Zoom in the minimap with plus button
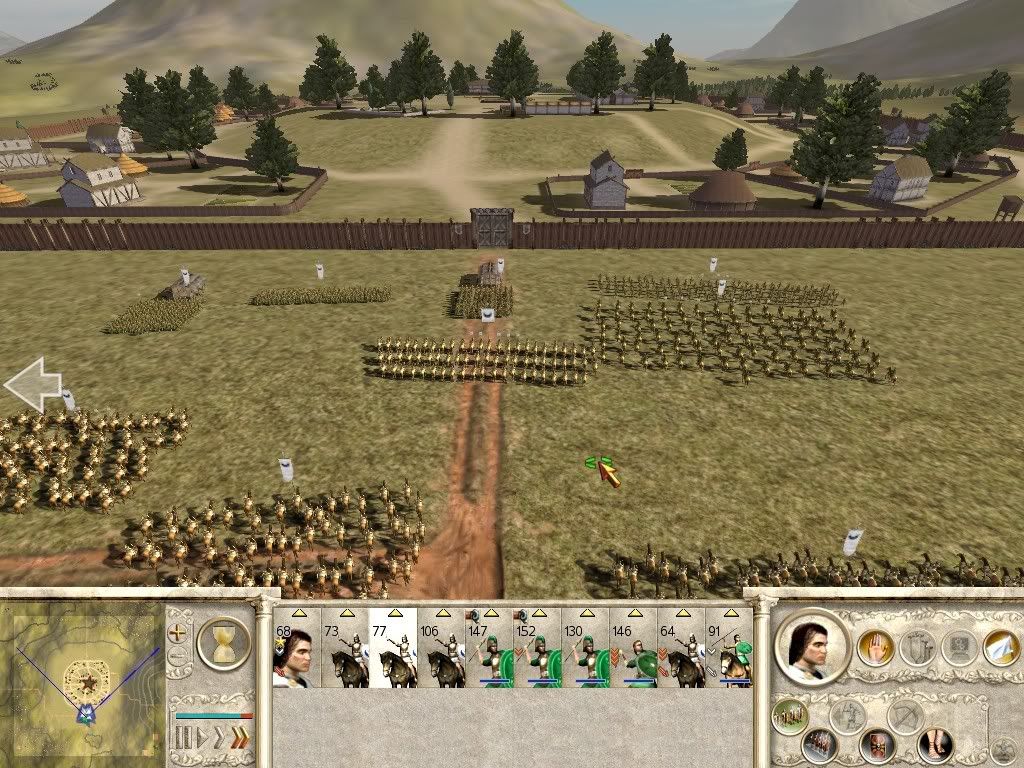This screenshot has height=768, width=1024. click(x=177, y=633)
